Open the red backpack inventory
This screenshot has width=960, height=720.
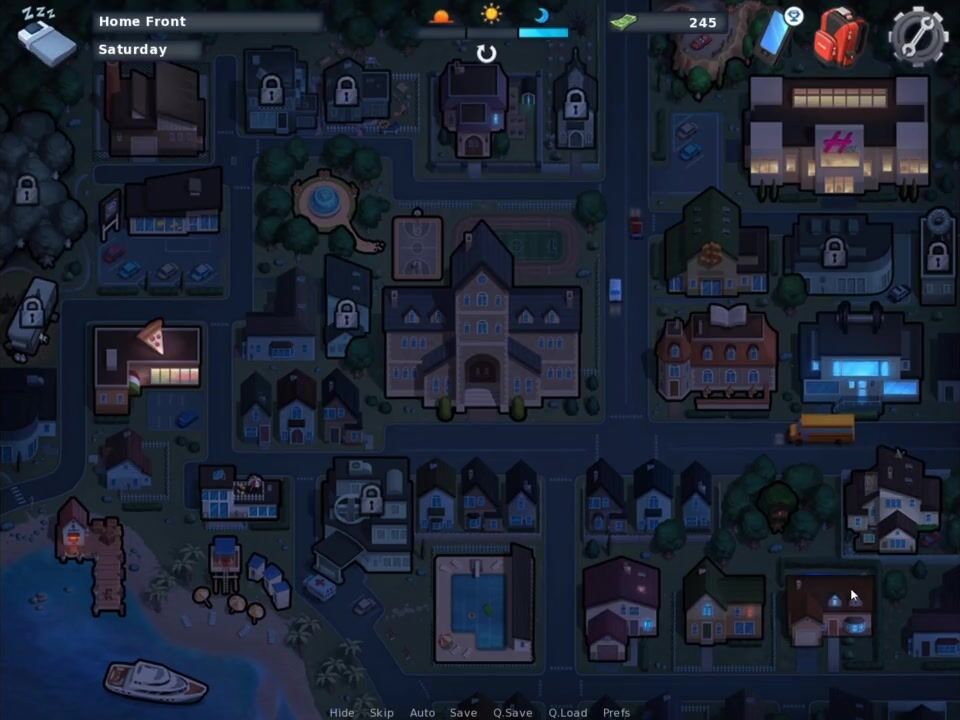tap(838, 36)
